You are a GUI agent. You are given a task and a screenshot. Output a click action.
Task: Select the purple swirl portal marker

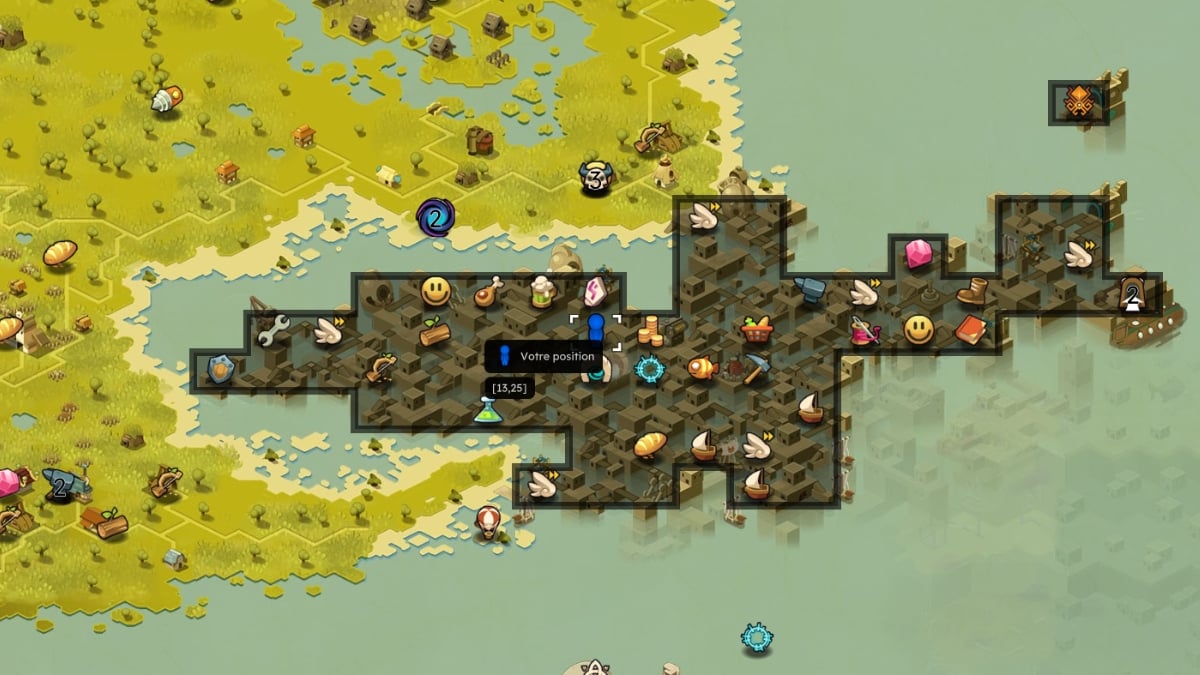435,216
